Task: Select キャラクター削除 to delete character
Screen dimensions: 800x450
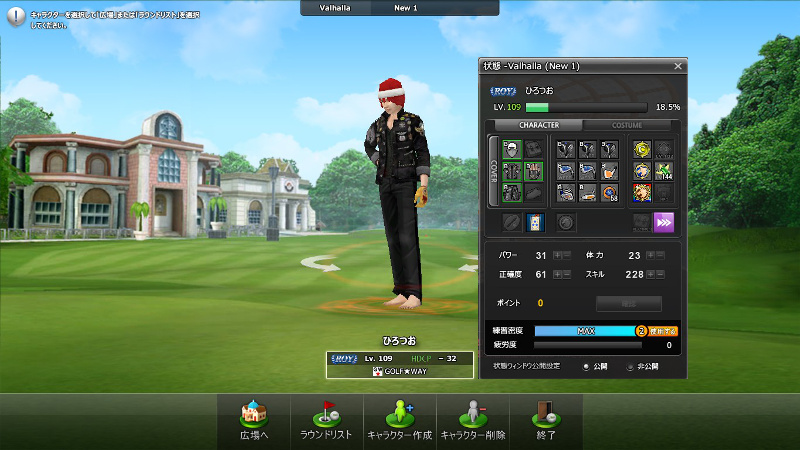Action: click(x=472, y=421)
